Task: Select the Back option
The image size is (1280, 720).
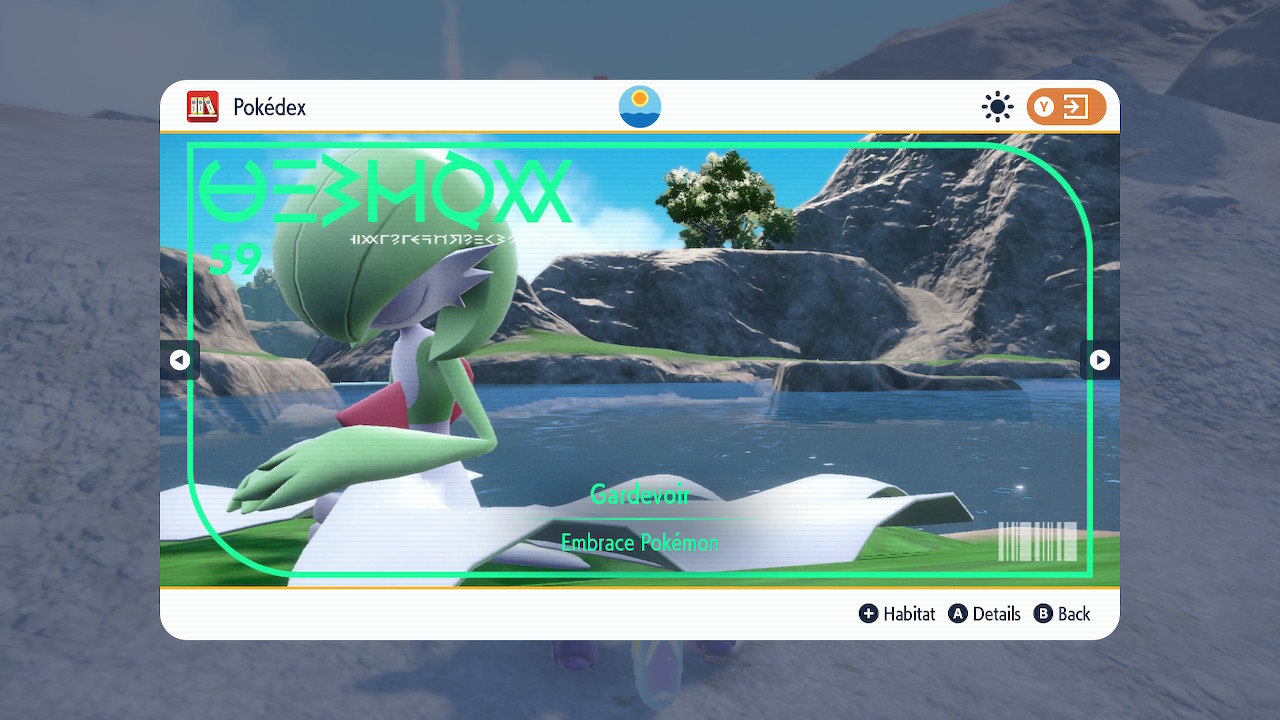Action: pyautogui.click(x=1062, y=614)
